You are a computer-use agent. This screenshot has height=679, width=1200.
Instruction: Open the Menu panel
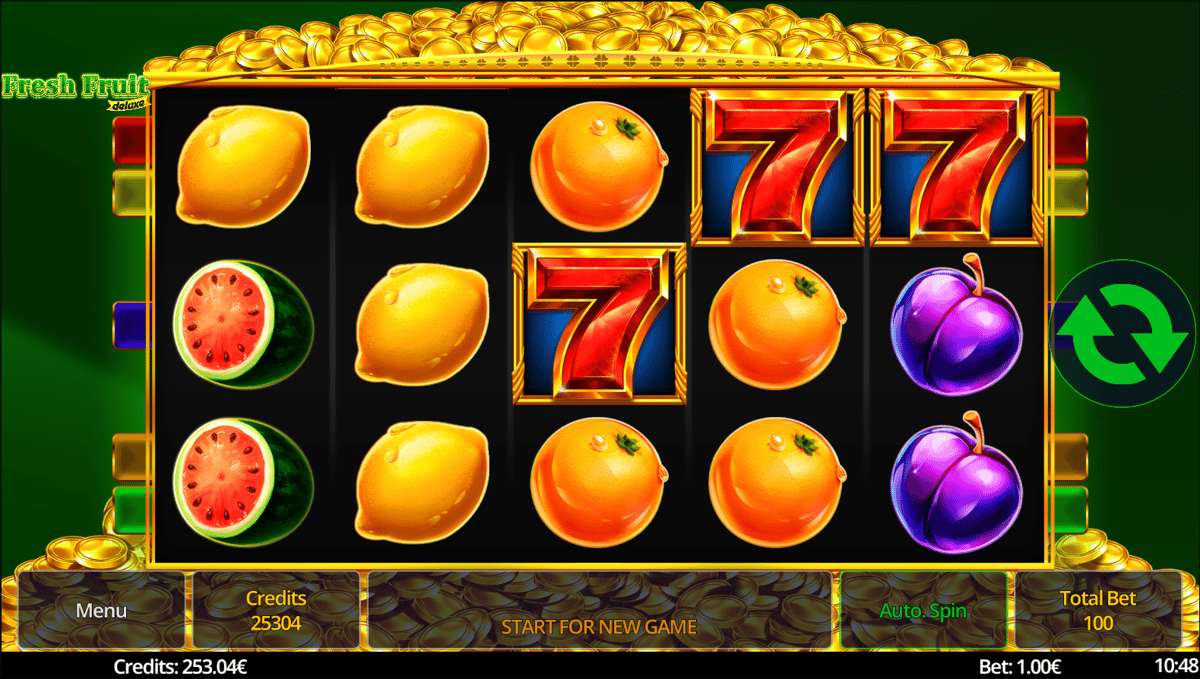[101, 610]
